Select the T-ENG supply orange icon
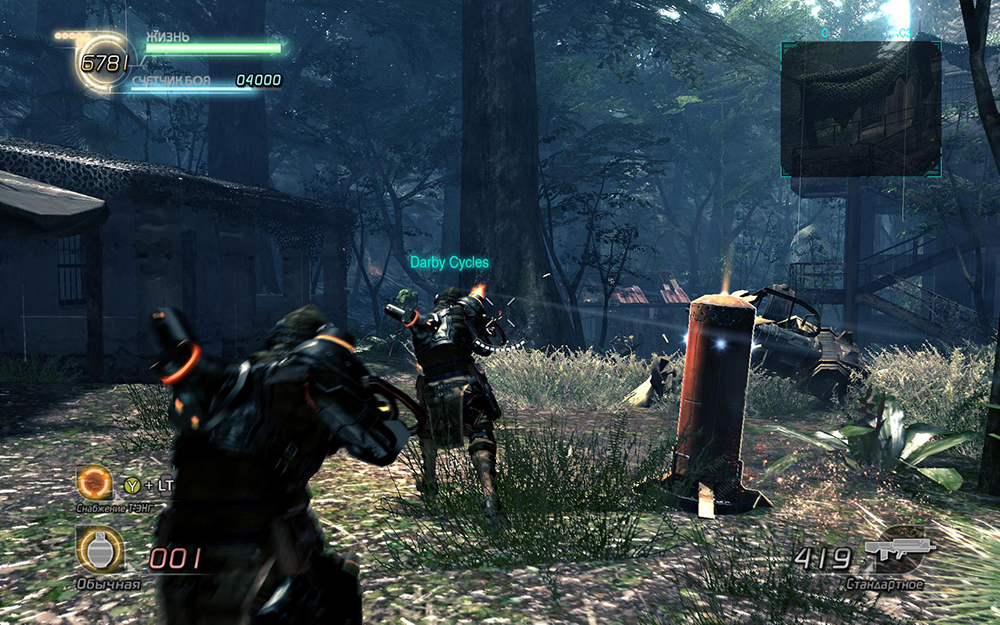The height and width of the screenshot is (625, 1000). [x=95, y=484]
